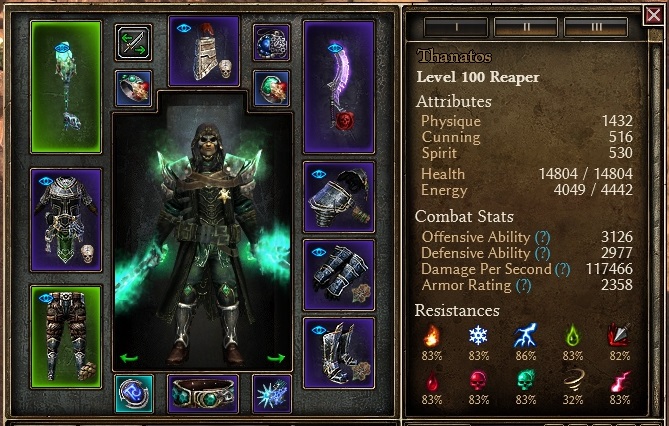Select the blue rune relic slot
This screenshot has width=669, height=426.
click(x=133, y=393)
